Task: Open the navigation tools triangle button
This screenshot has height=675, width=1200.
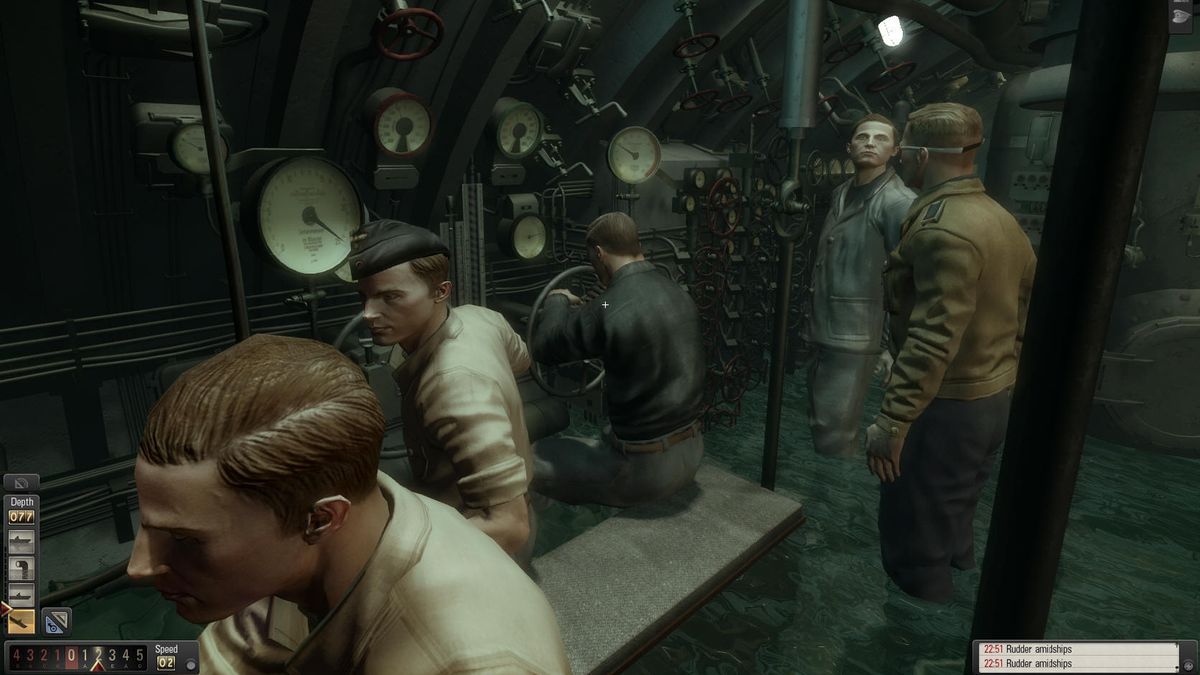Action: pos(56,621)
